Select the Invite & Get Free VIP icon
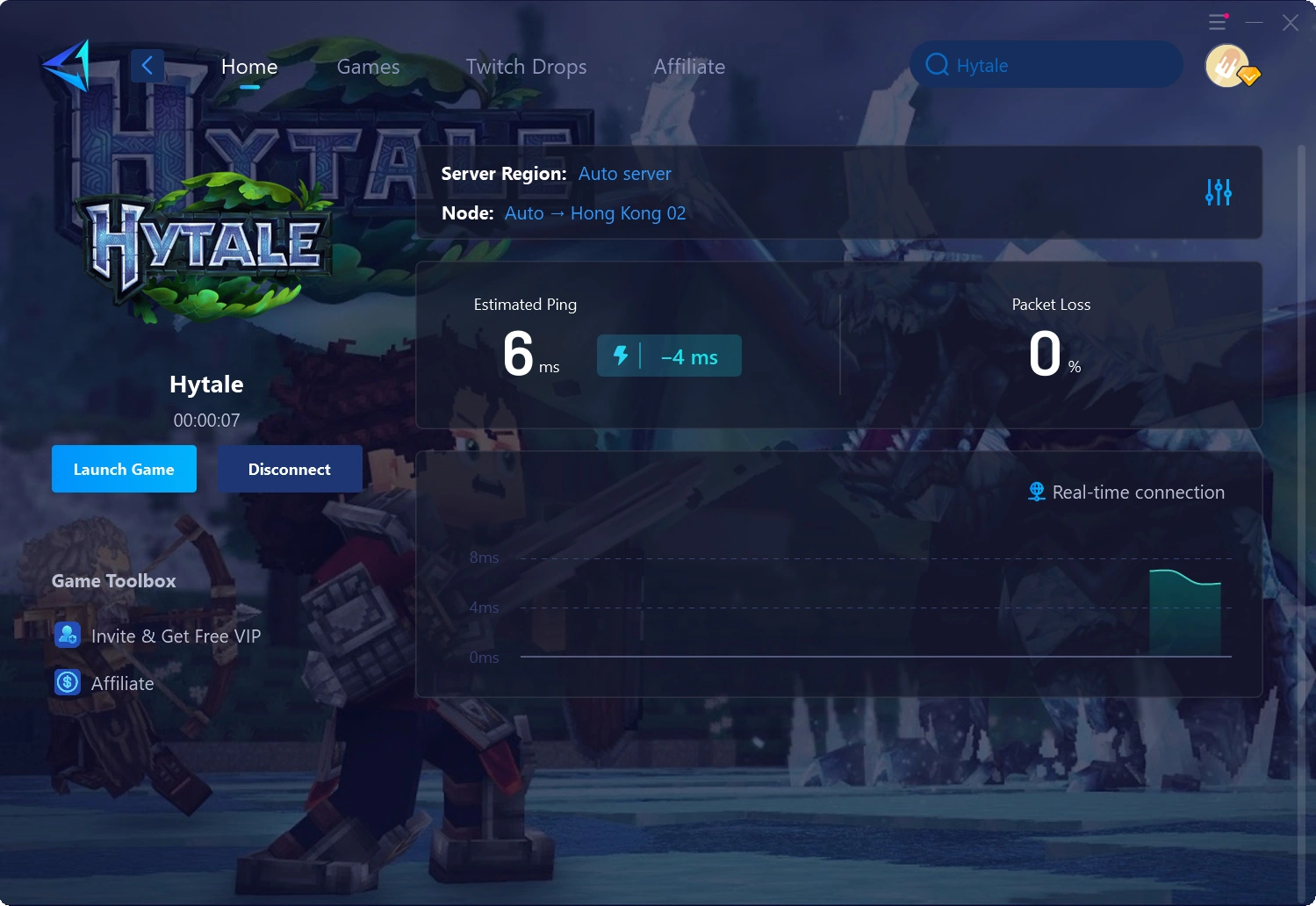This screenshot has width=1316, height=906. click(x=68, y=635)
